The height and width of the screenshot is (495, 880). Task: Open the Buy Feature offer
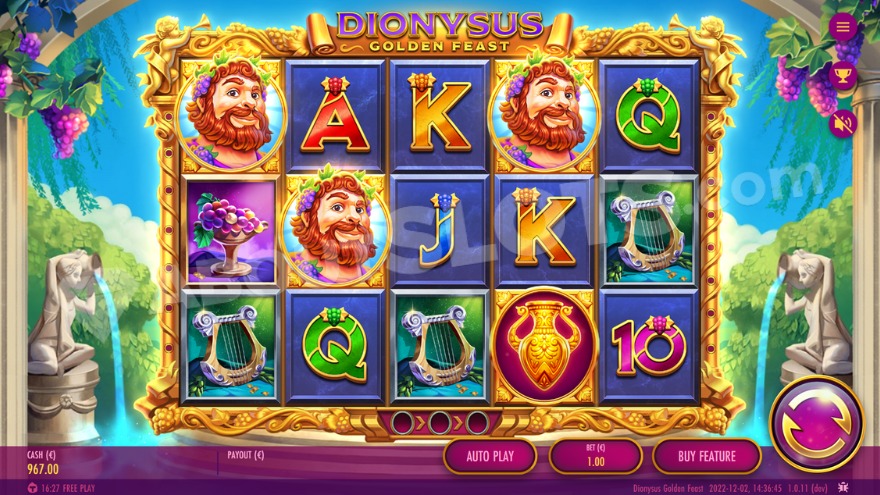click(x=707, y=456)
